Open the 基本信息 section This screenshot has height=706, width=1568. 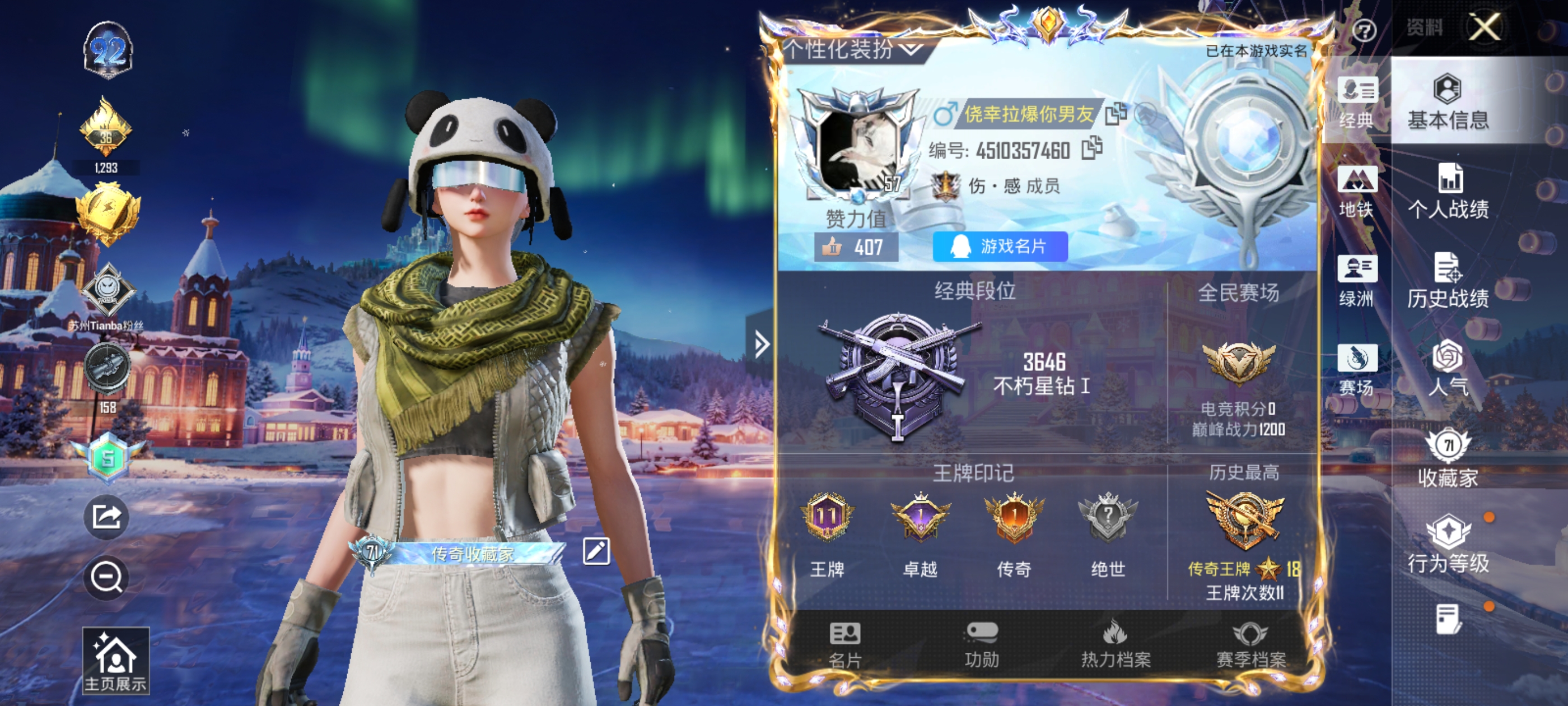1448,103
